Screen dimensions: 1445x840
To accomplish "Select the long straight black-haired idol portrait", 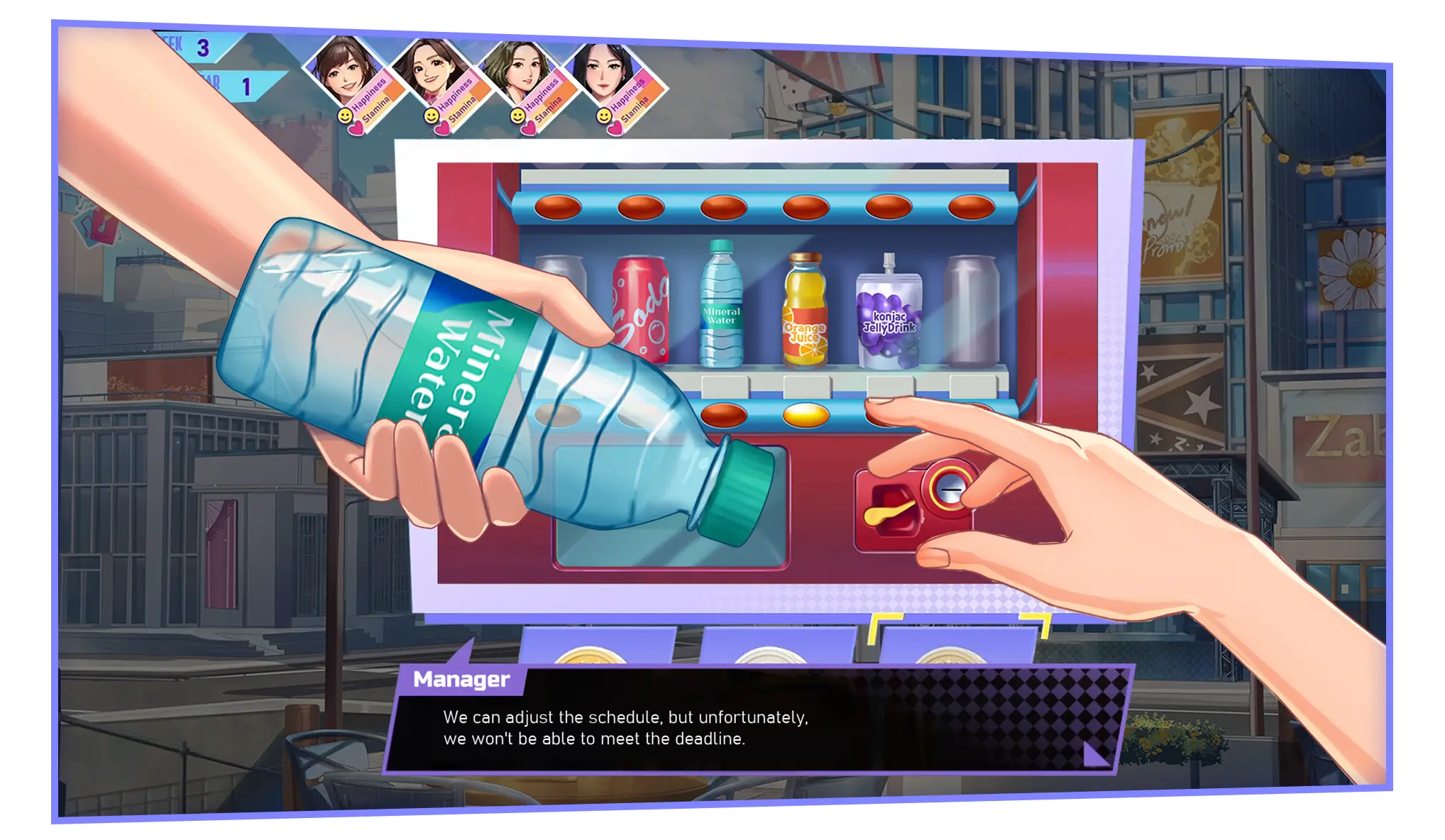I will point(603,71).
